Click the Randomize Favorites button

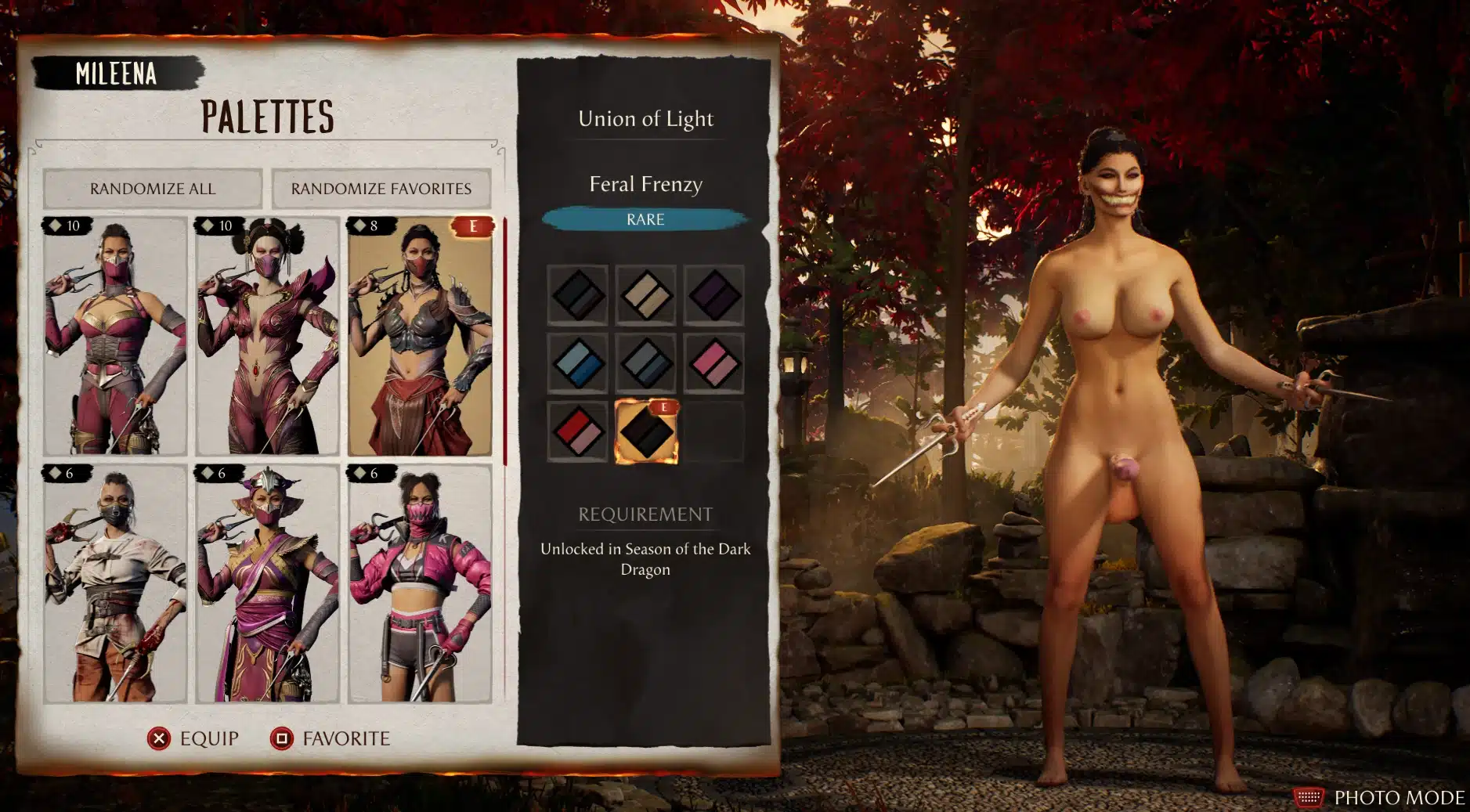coord(381,189)
